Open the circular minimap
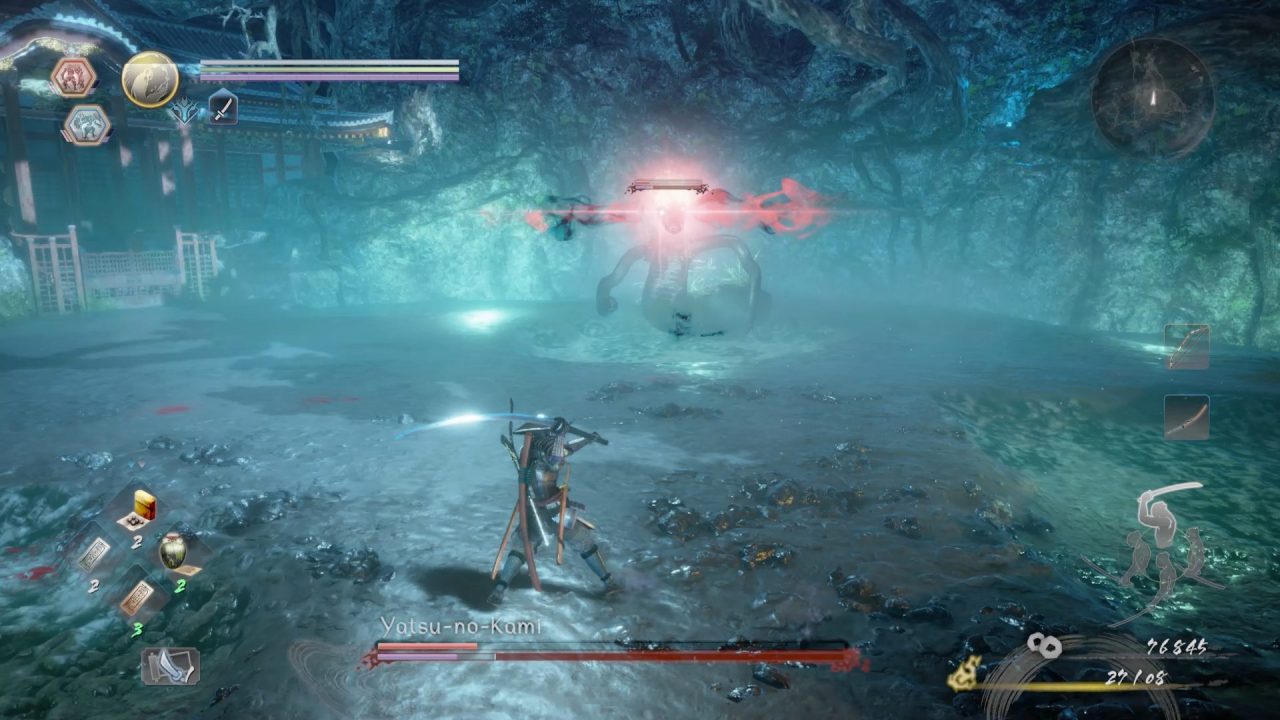 point(1152,97)
